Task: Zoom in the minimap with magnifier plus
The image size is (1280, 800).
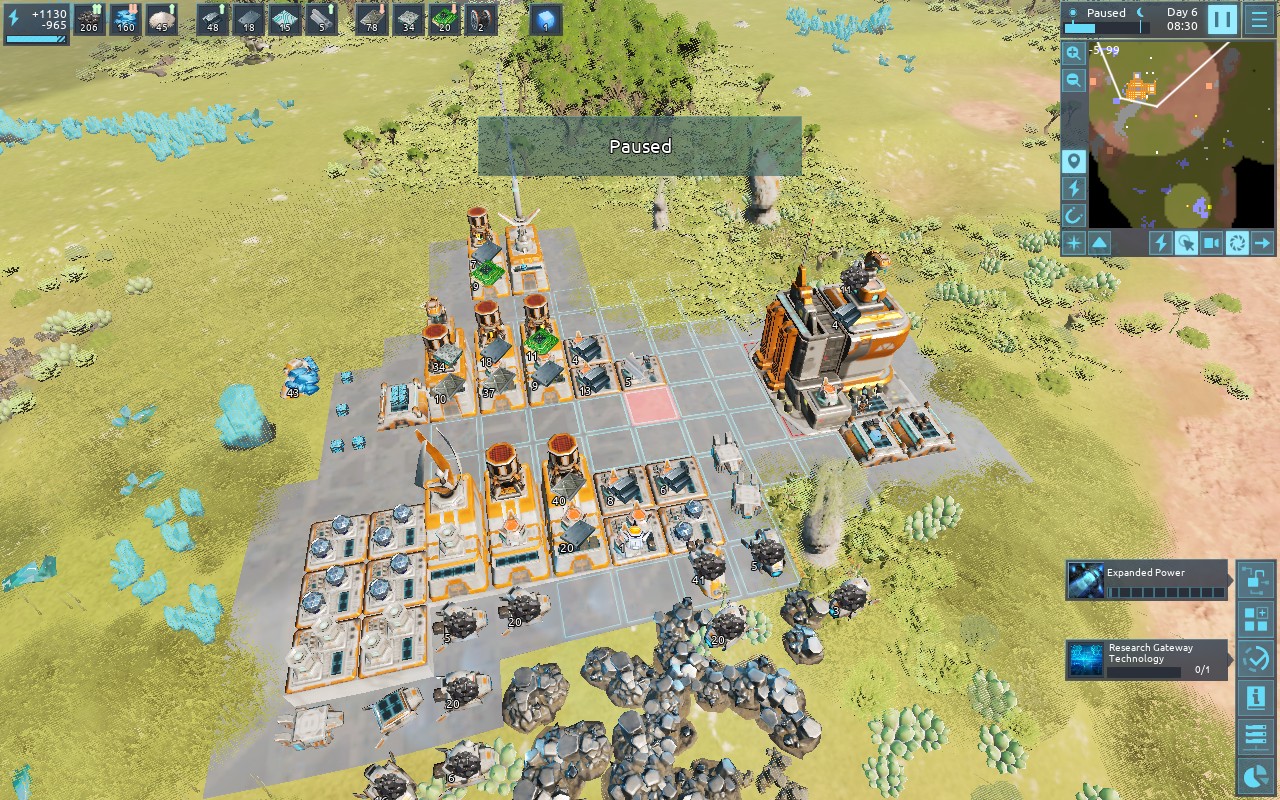Action: pyautogui.click(x=1074, y=53)
